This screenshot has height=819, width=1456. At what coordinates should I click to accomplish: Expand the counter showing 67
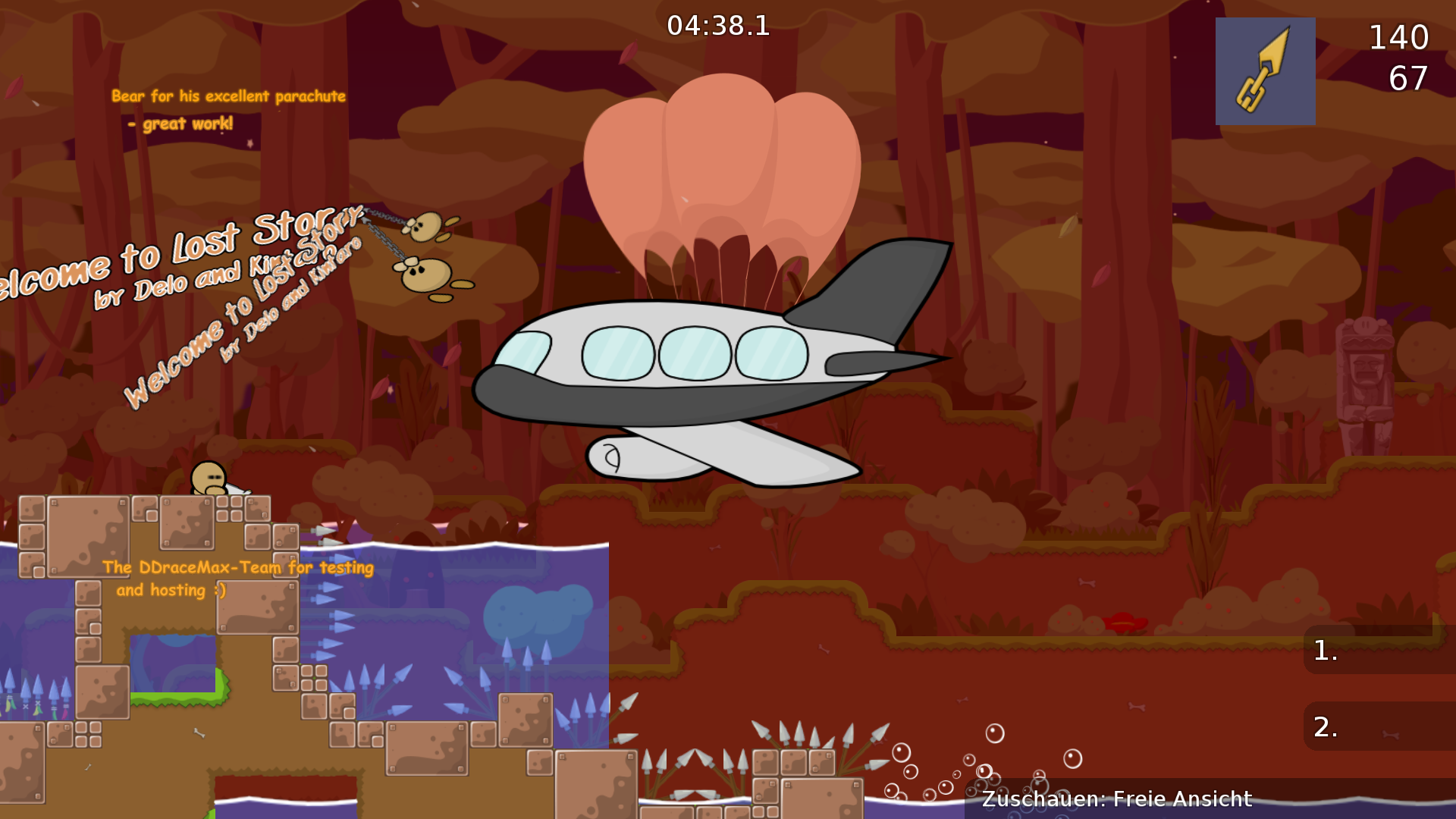(x=1410, y=79)
